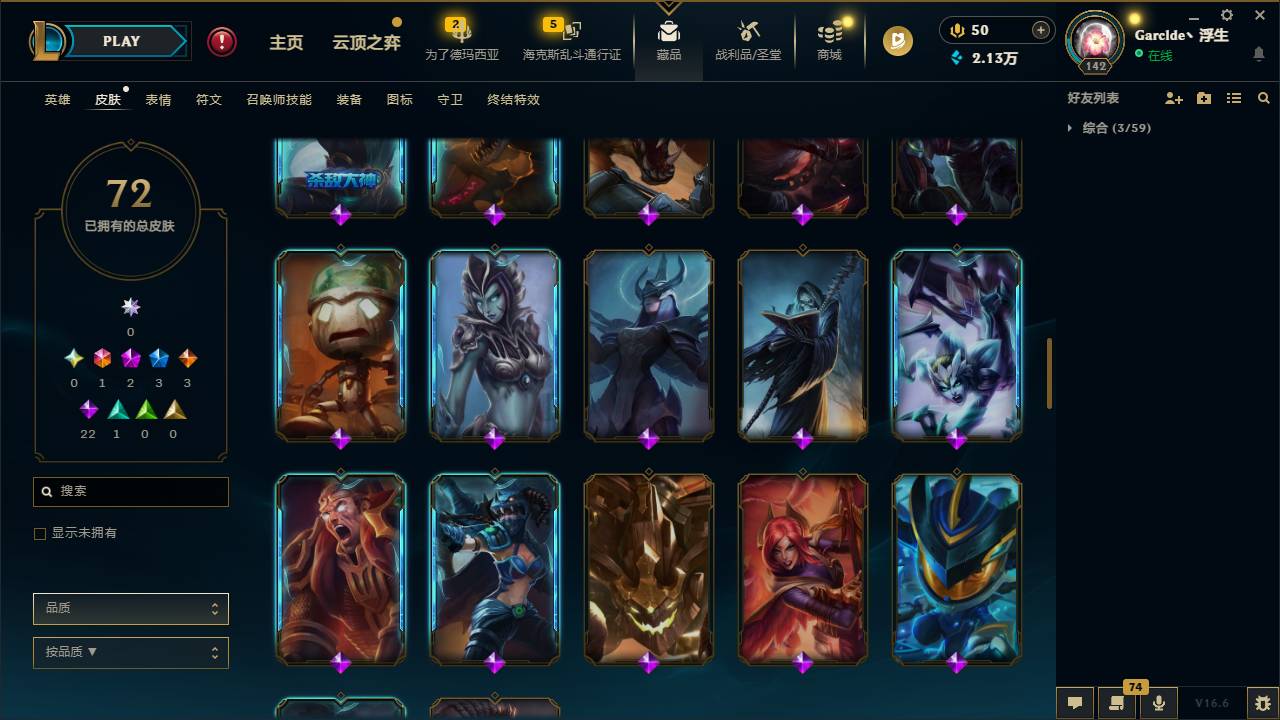Click the create friend group folder icon
This screenshot has width=1280, height=720.
click(x=1204, y=97)
